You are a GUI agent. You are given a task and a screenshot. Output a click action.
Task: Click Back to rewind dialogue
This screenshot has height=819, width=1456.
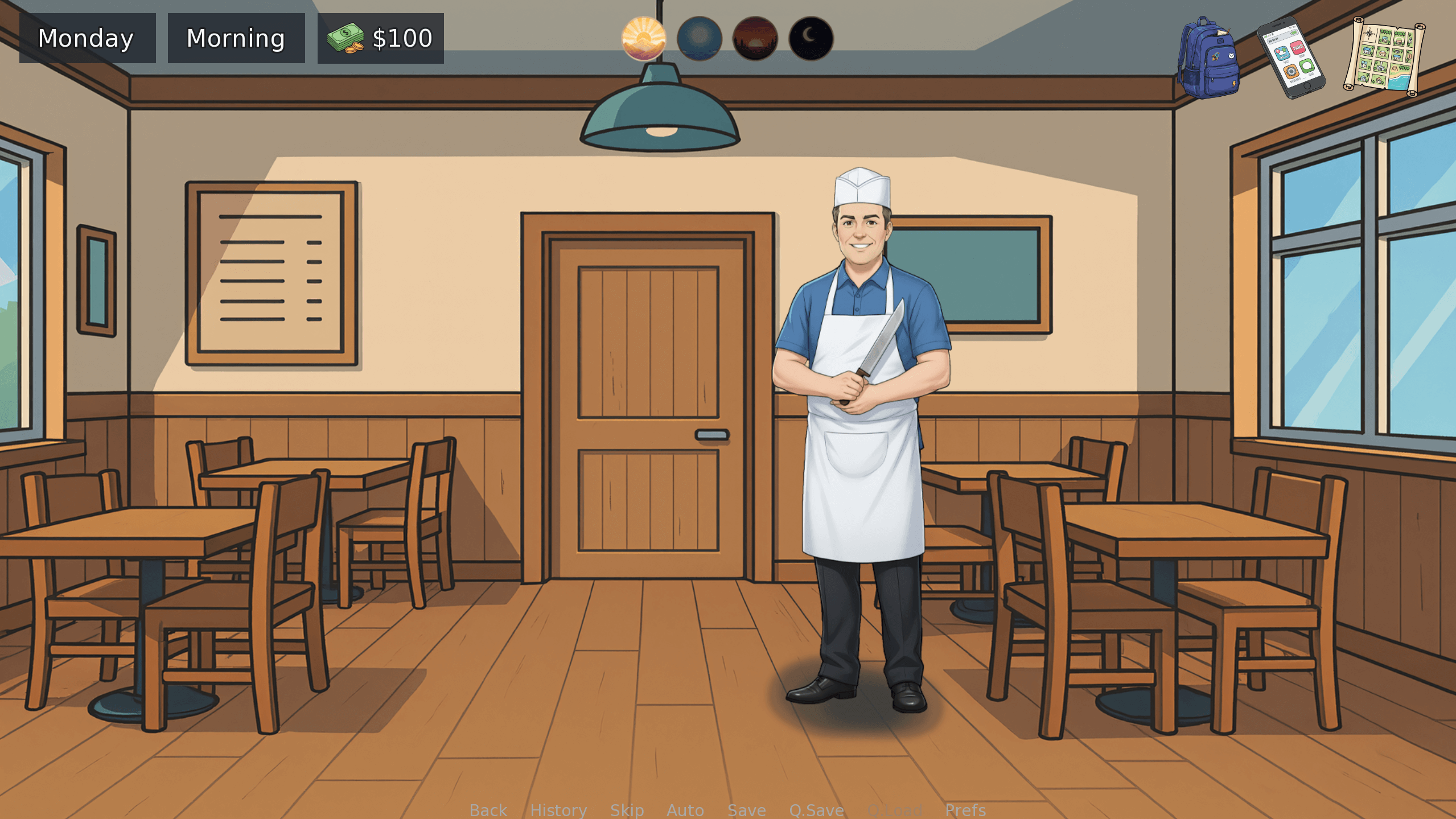point(488,810)
